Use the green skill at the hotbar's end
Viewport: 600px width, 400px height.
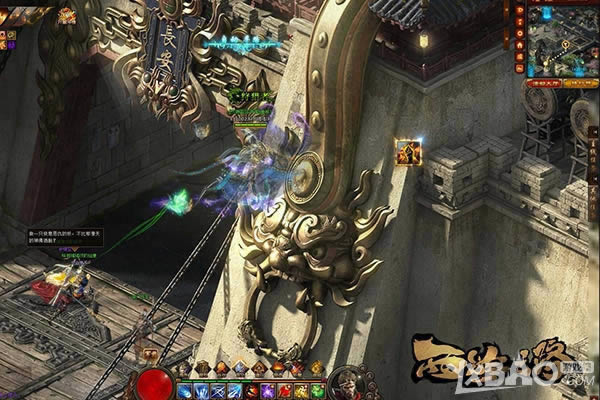(x=317, y=389)
